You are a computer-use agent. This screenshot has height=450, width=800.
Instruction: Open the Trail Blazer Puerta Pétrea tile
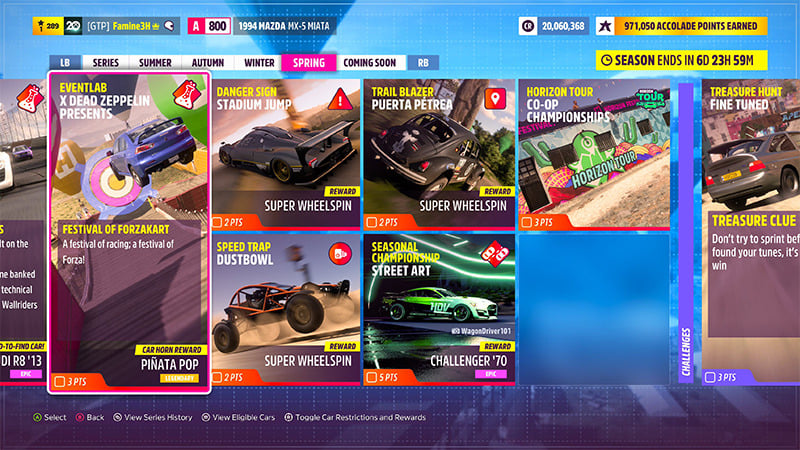(438, 154)
